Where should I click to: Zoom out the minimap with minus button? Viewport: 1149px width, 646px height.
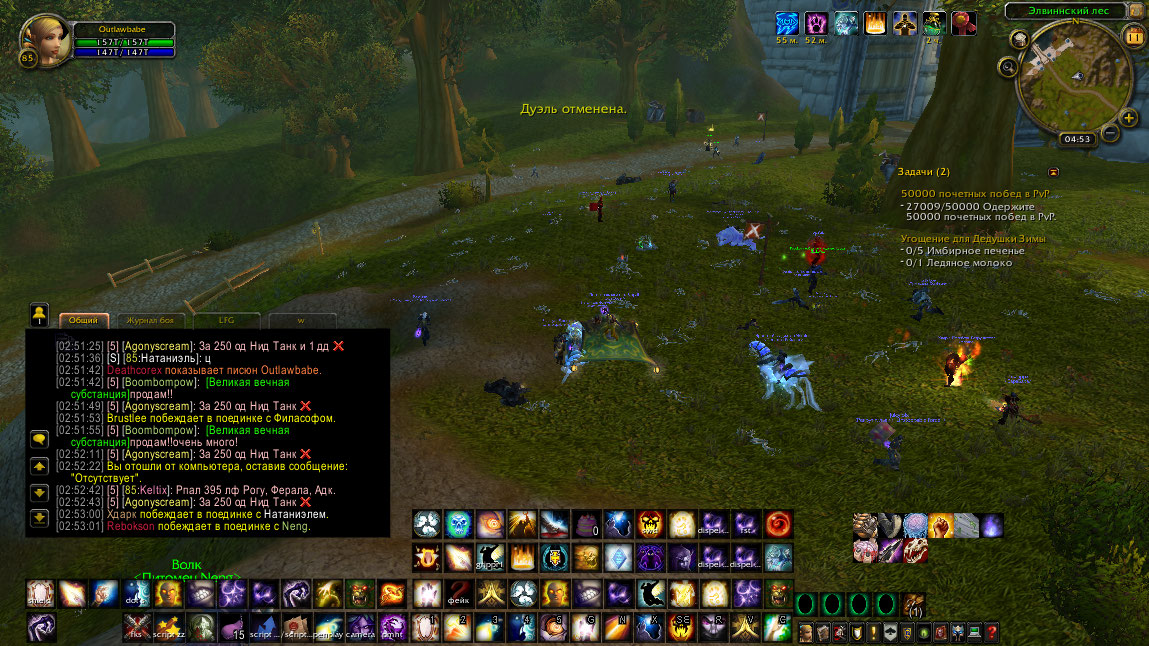point(1110,134)
